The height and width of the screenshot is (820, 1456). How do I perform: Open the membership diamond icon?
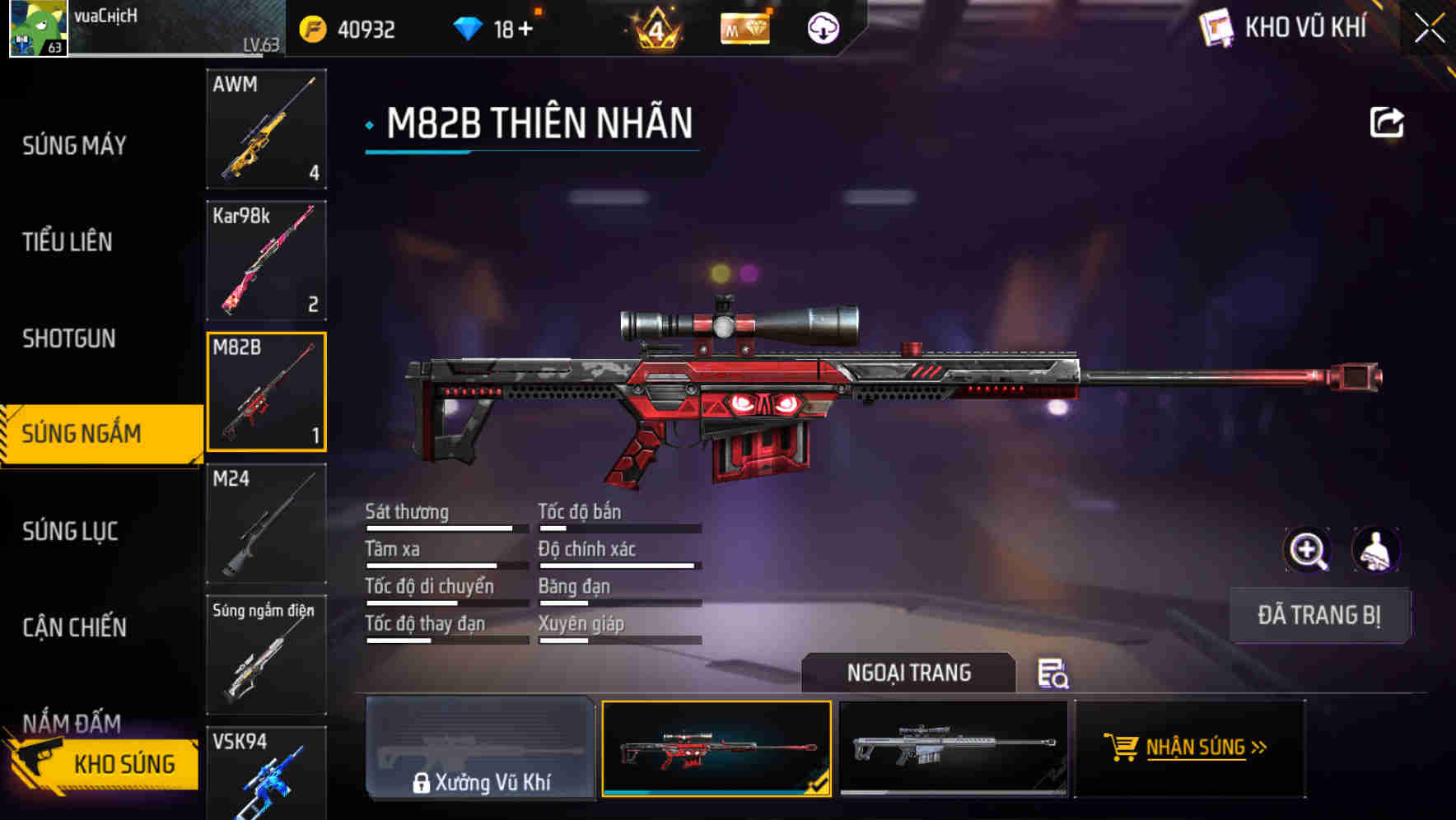coord(744,28)
